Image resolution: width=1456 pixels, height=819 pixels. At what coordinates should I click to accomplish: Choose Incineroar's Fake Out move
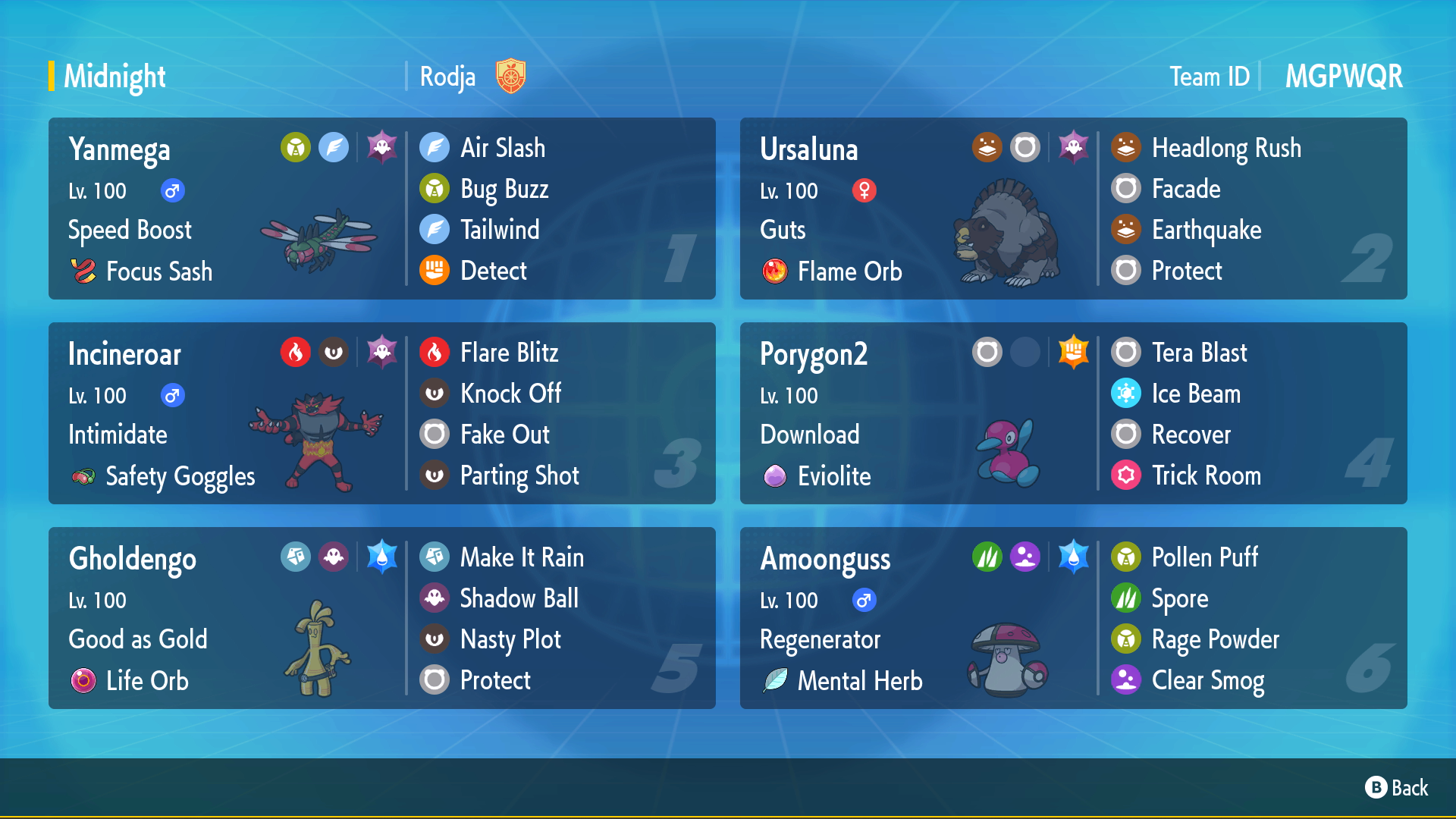pos(504,435)
